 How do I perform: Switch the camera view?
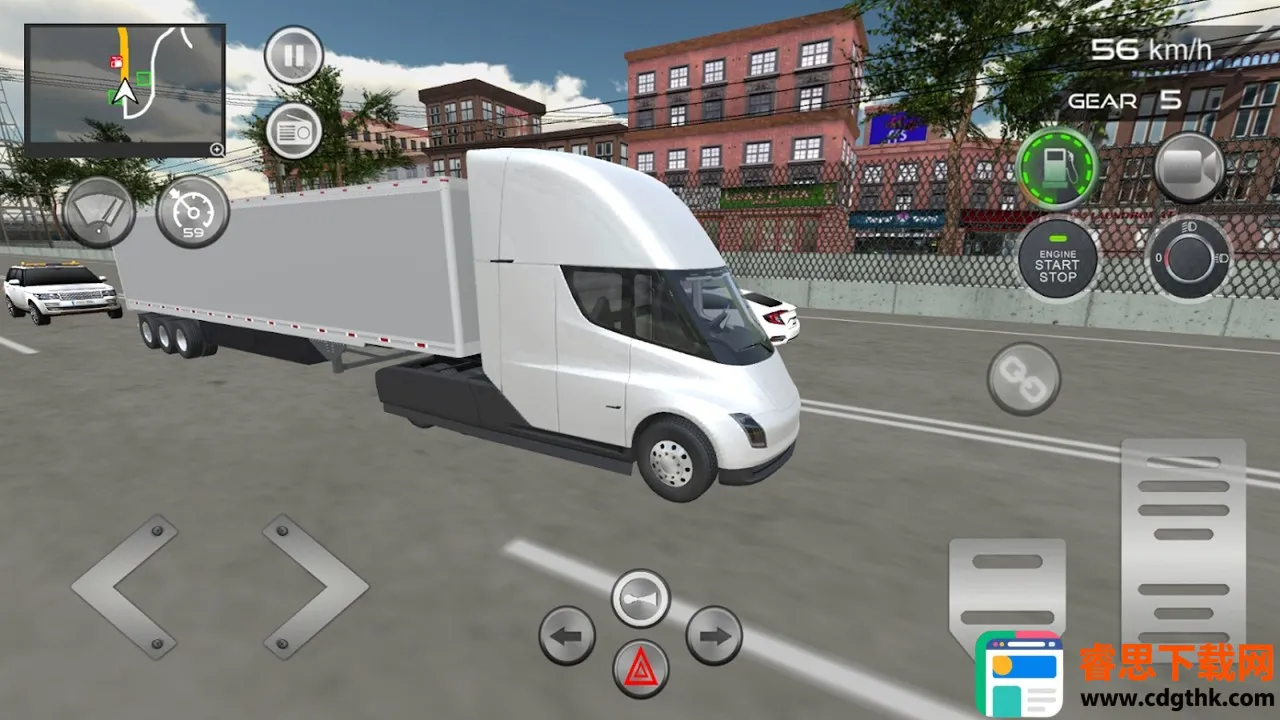coord(1190,168)
